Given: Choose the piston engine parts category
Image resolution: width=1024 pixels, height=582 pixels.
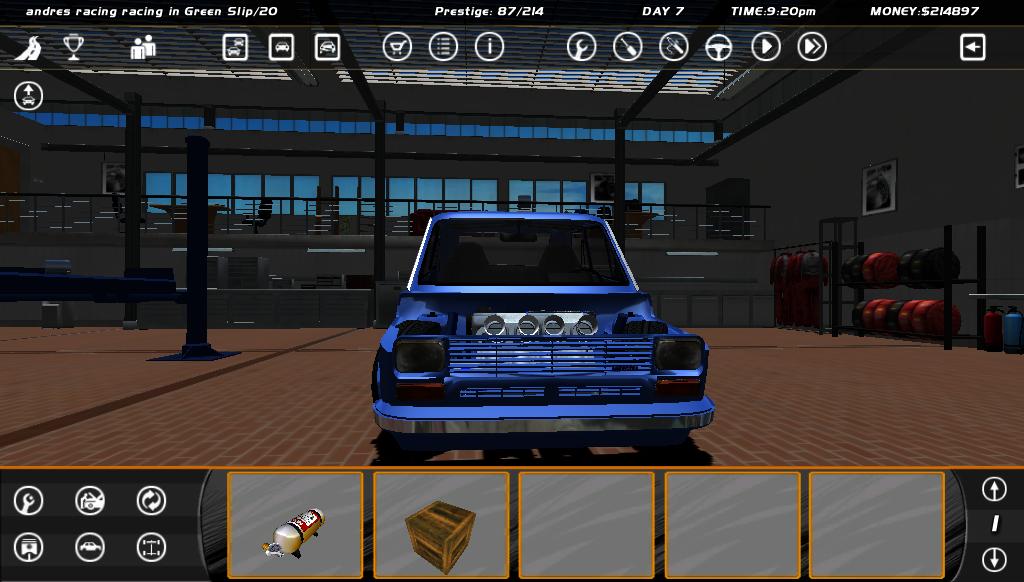Looking at the screenshot, I should pos(29,547).
